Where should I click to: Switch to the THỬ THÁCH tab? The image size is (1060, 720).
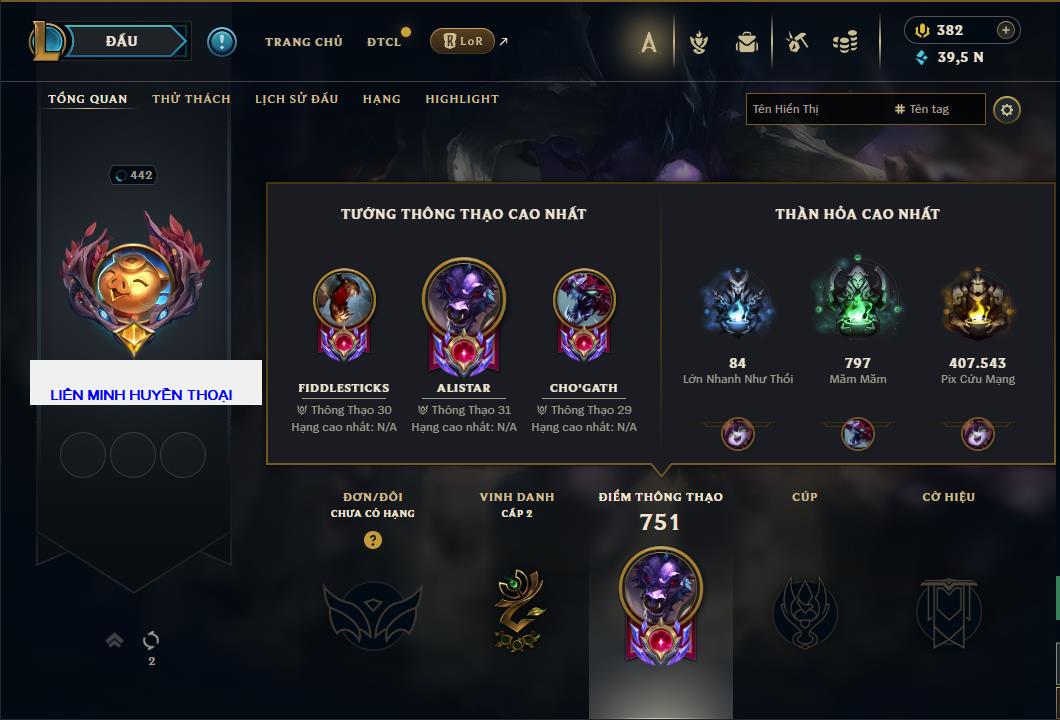[191, 99]
